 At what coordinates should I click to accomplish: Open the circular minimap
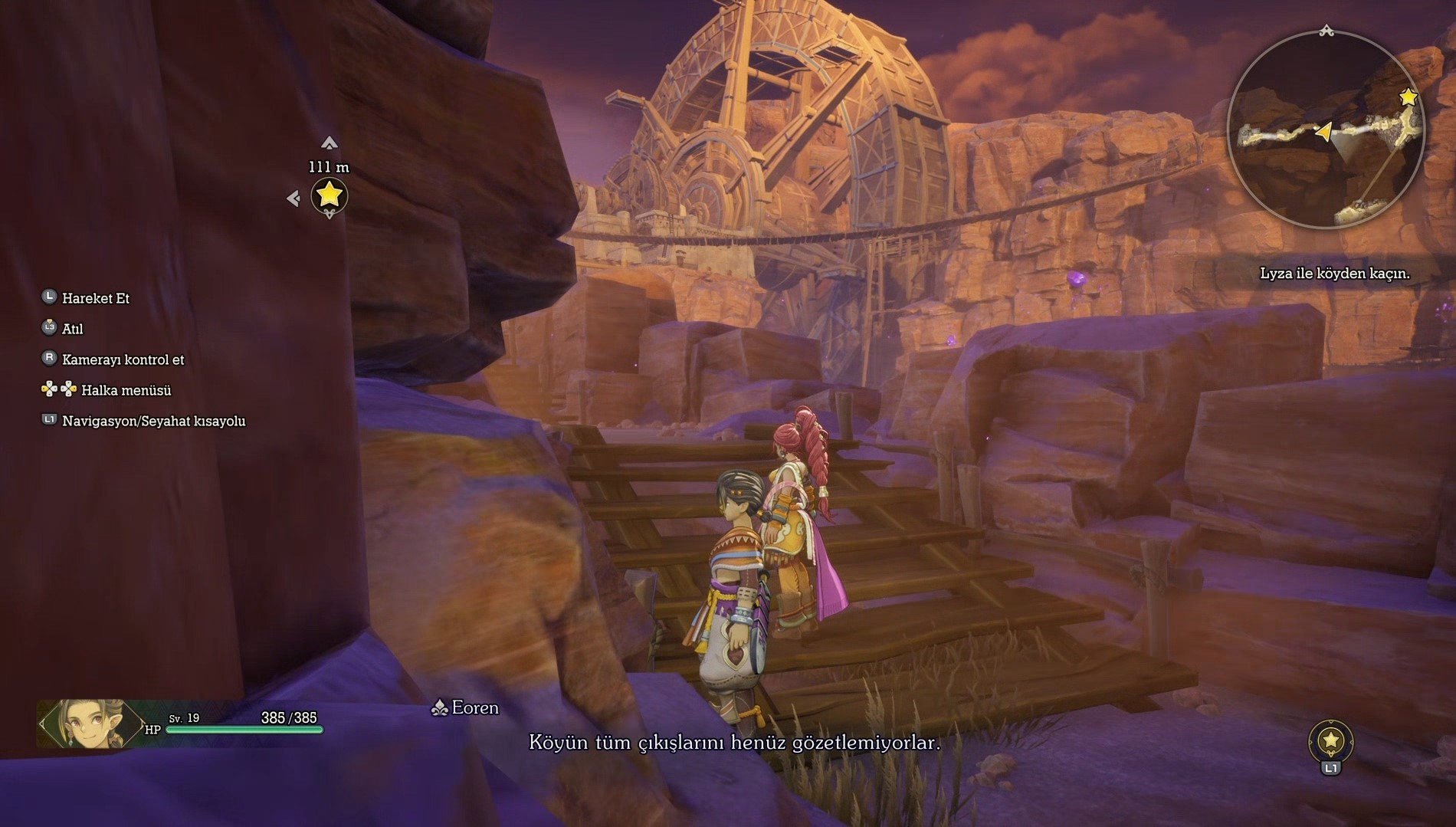tap(1325, 129)
